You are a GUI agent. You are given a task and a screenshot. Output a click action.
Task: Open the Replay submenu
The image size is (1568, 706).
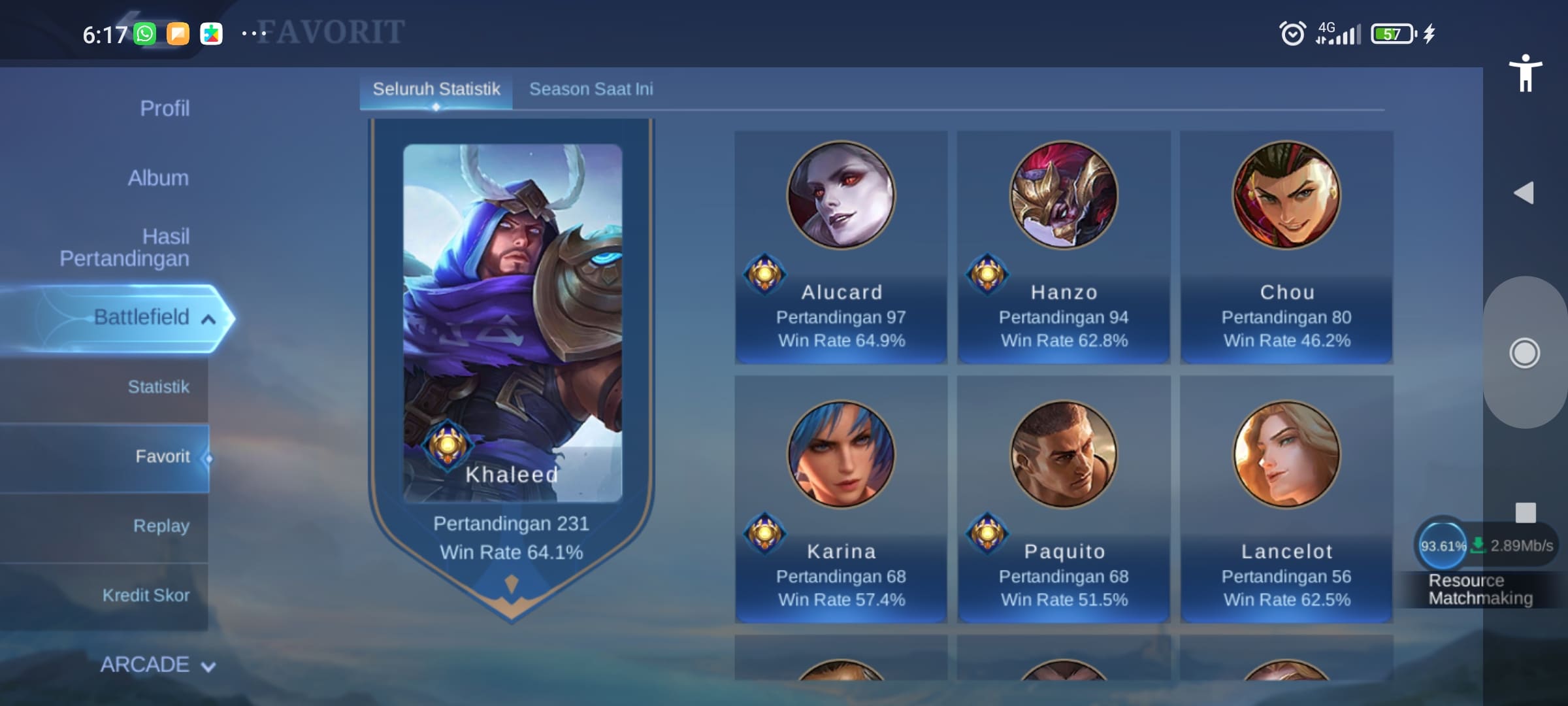[161, 526]
